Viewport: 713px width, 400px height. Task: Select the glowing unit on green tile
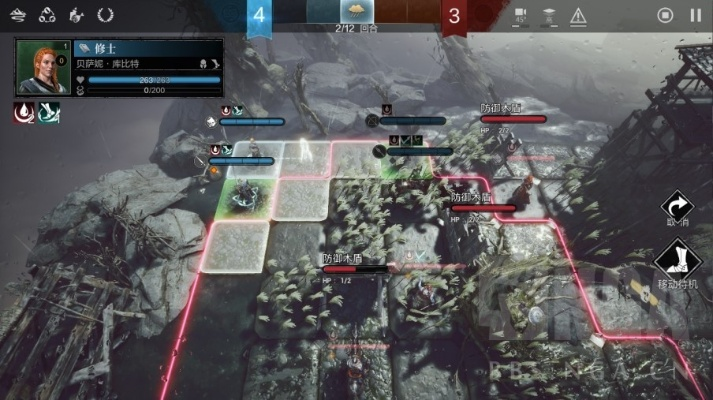[x=243, y=197]
